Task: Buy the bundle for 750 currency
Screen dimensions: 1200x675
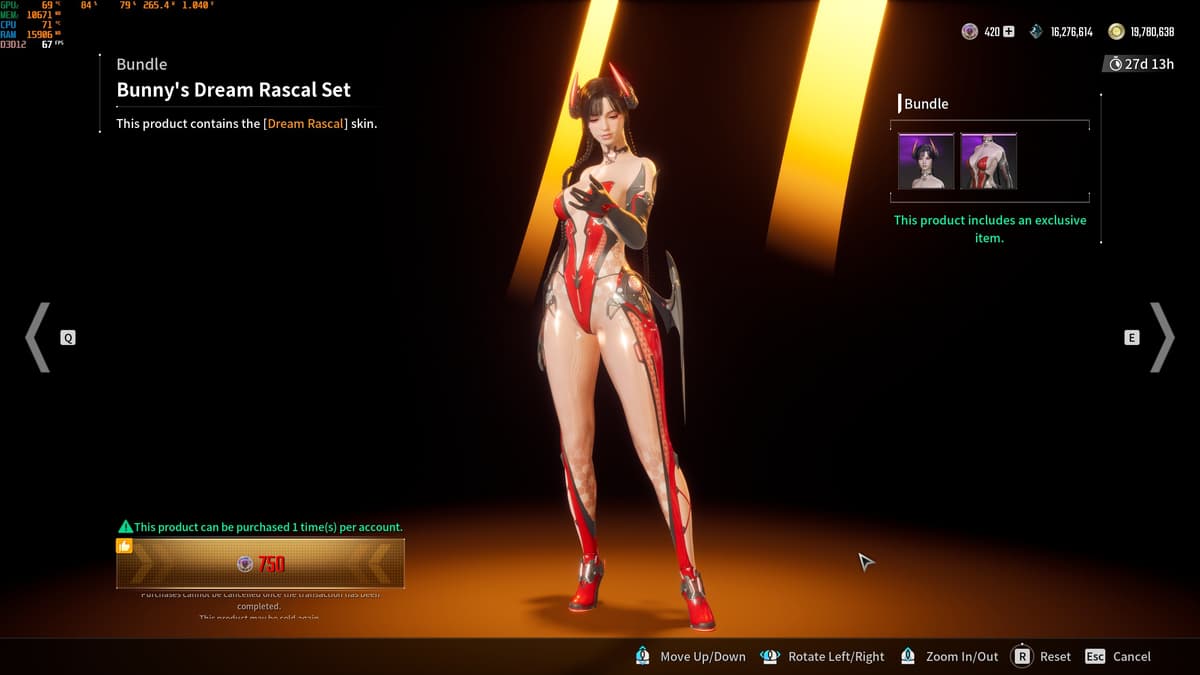Action: (x=260, y=564)
